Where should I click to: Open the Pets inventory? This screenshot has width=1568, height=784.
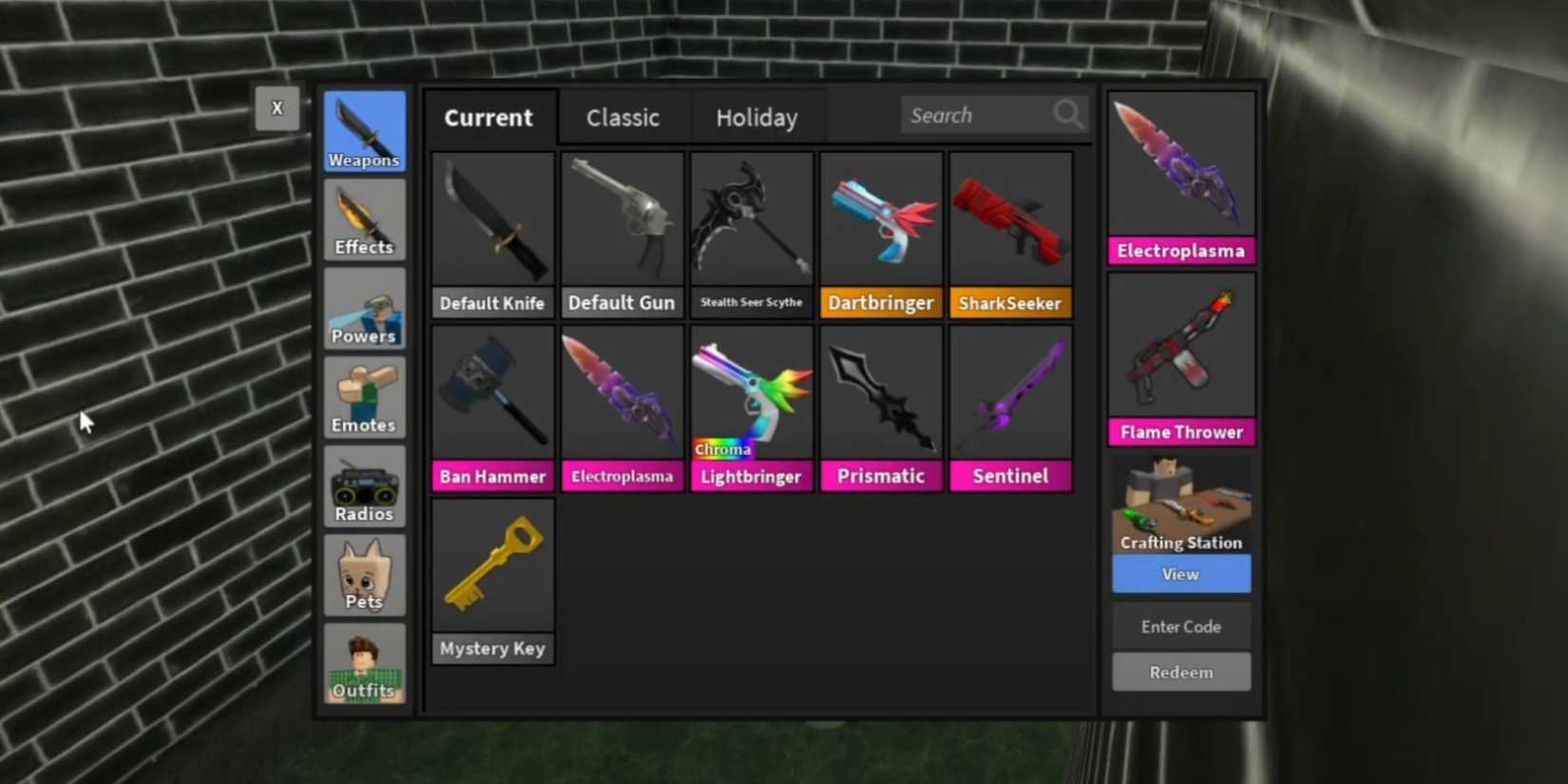click(x=364, y=573)
